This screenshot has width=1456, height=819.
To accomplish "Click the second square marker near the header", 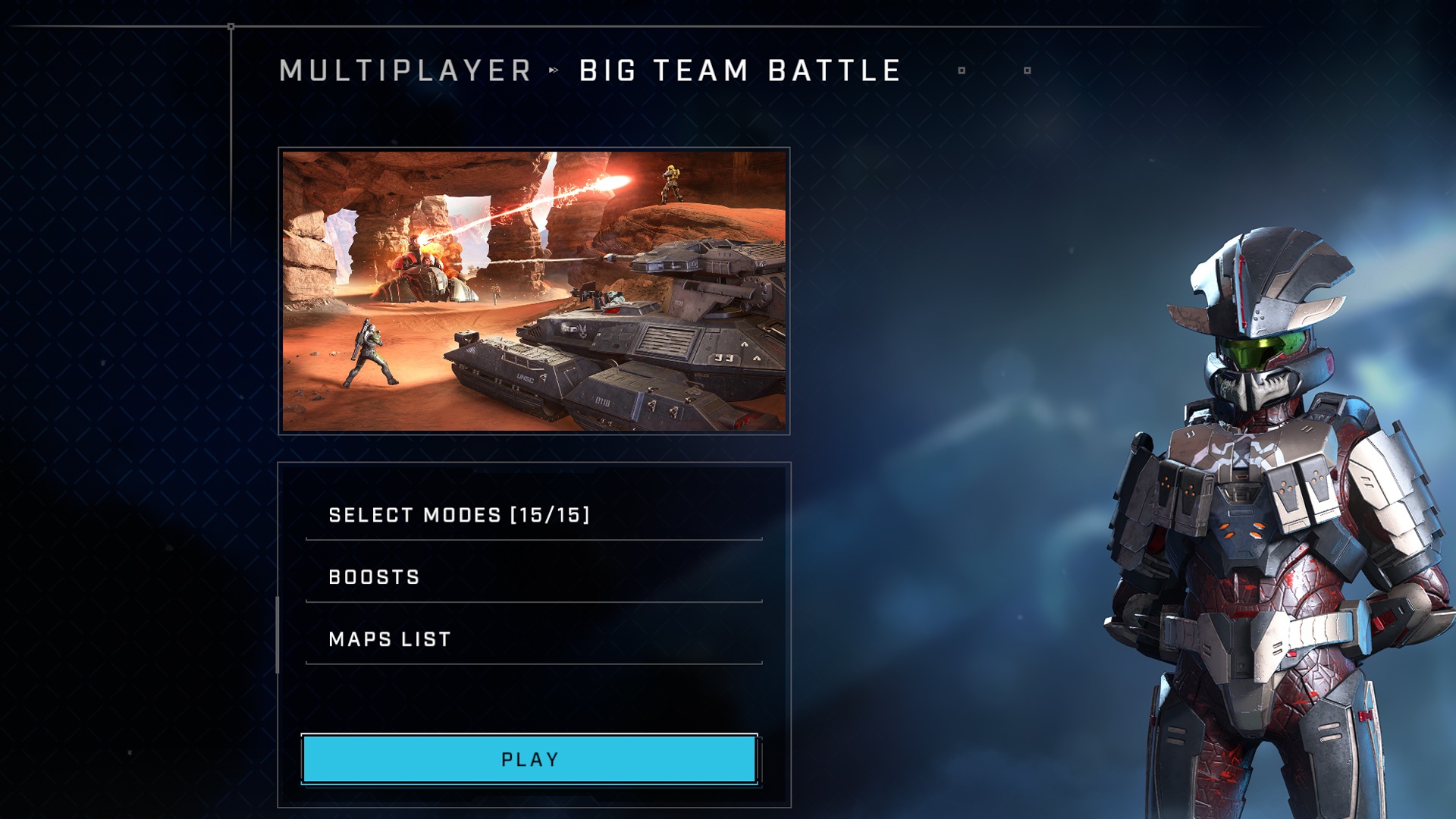I will pyautogui.click(x=1027, y=69).
